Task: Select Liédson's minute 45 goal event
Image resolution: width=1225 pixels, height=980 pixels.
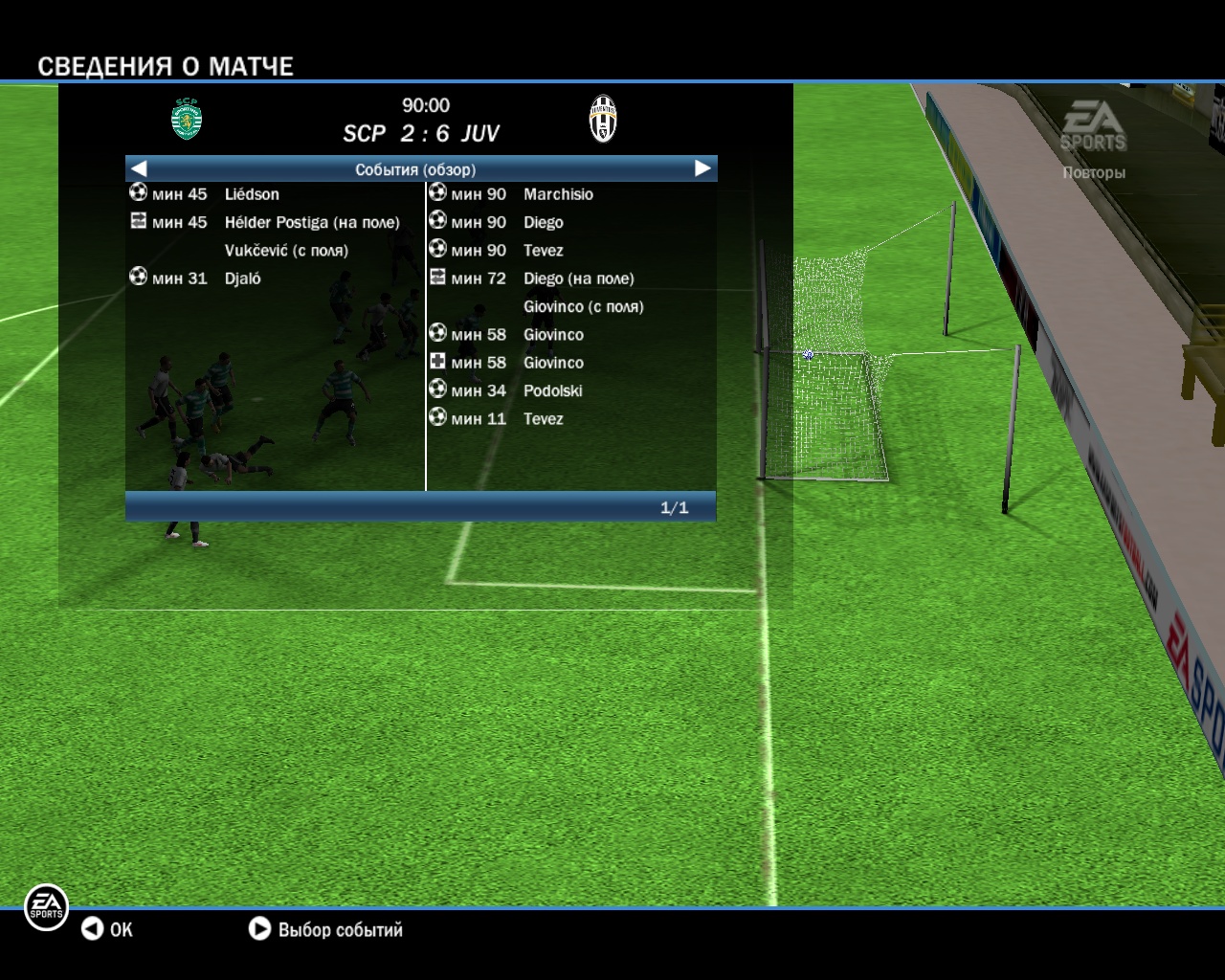Action: [x=252, y=194]
